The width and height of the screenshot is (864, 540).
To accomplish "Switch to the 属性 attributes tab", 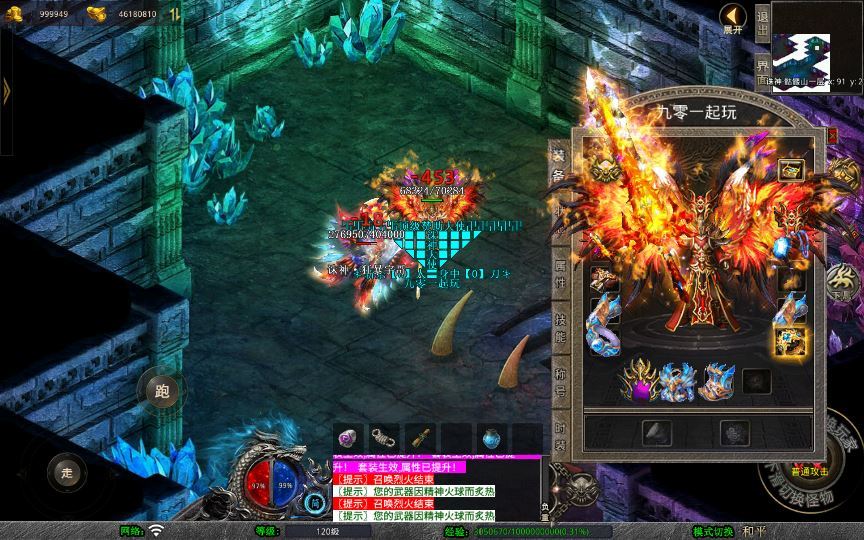I will [559, 272].
